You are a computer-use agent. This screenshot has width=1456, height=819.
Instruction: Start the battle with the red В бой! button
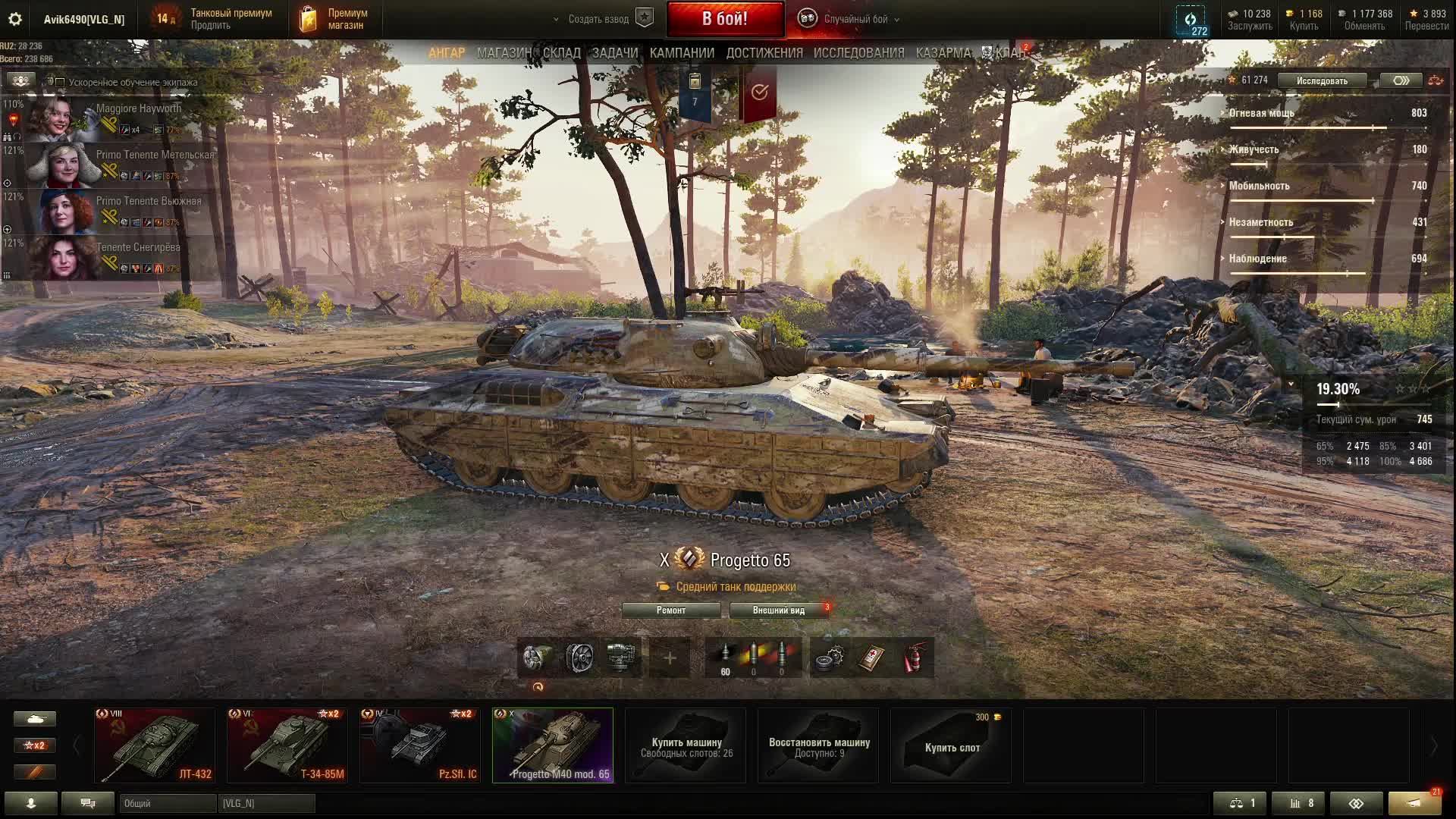(725, 19)
